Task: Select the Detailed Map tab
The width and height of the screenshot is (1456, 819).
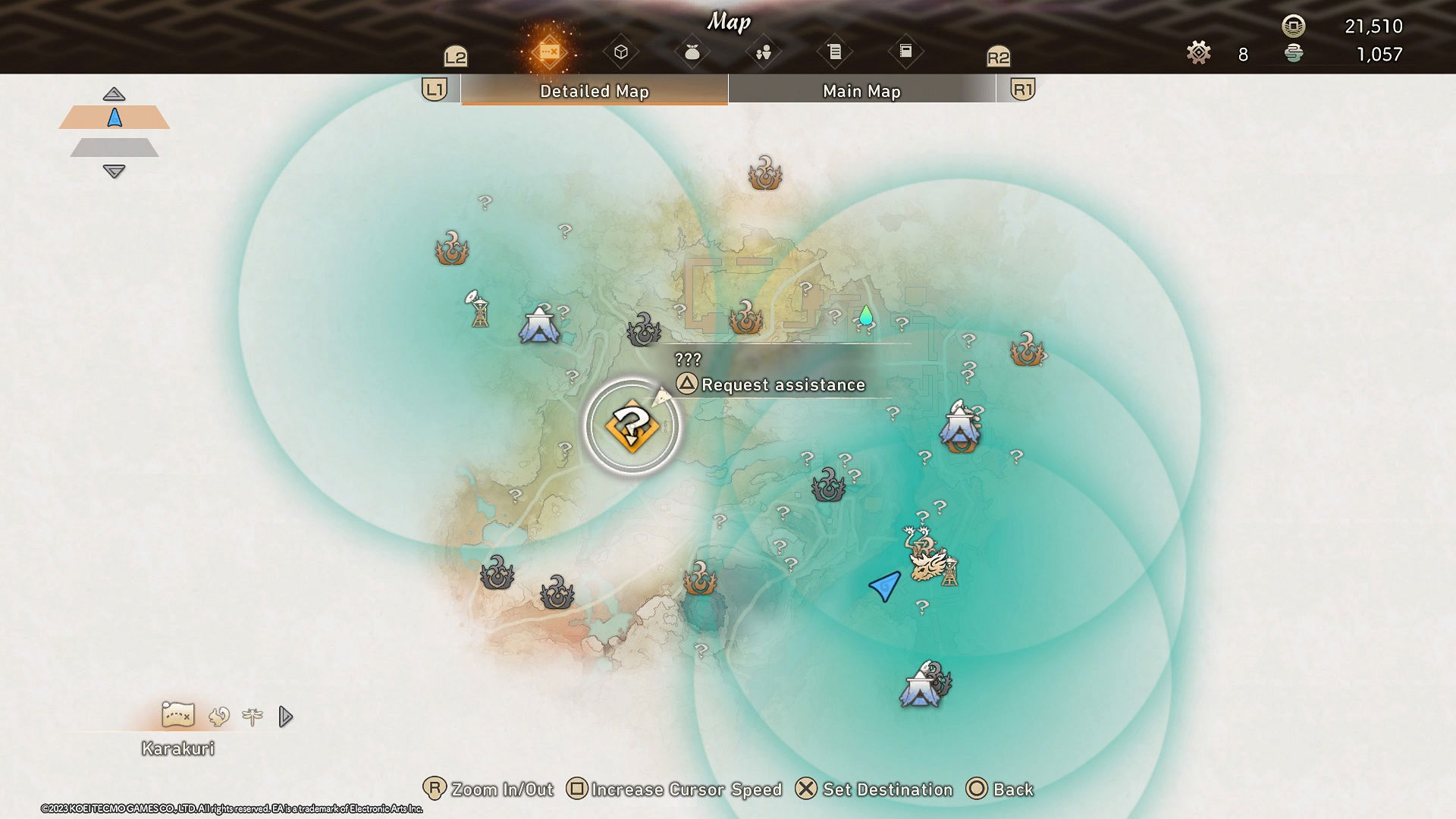Action: (x=594, y=91)
